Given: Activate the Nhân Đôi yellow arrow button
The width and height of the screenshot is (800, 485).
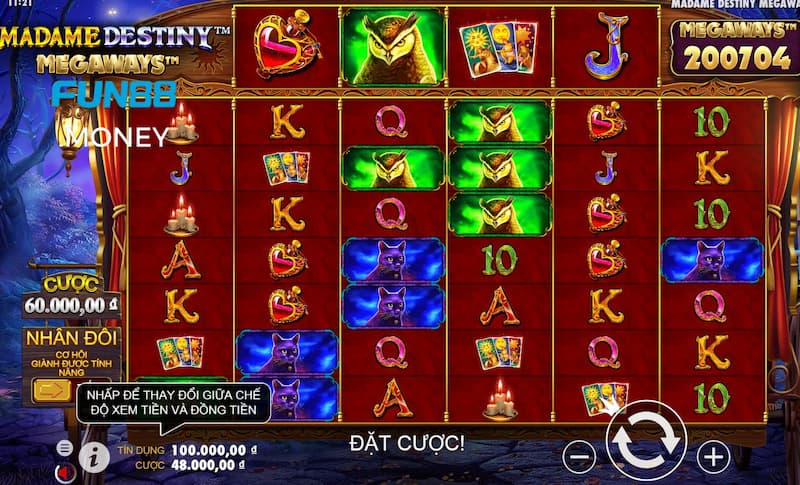Looking at the screenshot, I should point(46,391).
